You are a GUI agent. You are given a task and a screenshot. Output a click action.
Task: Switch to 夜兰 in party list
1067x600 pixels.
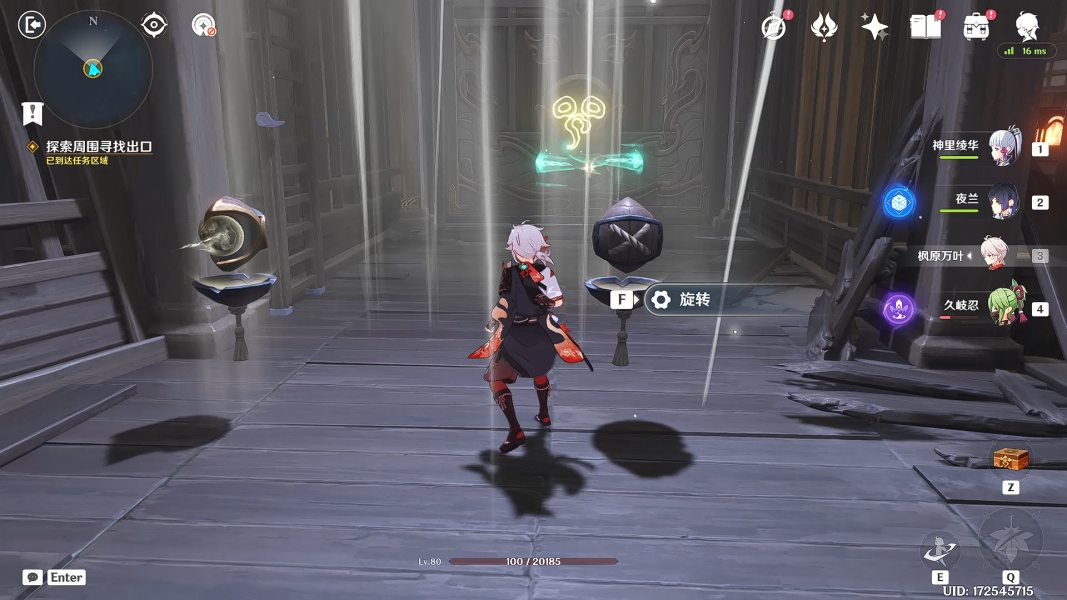1002,202
